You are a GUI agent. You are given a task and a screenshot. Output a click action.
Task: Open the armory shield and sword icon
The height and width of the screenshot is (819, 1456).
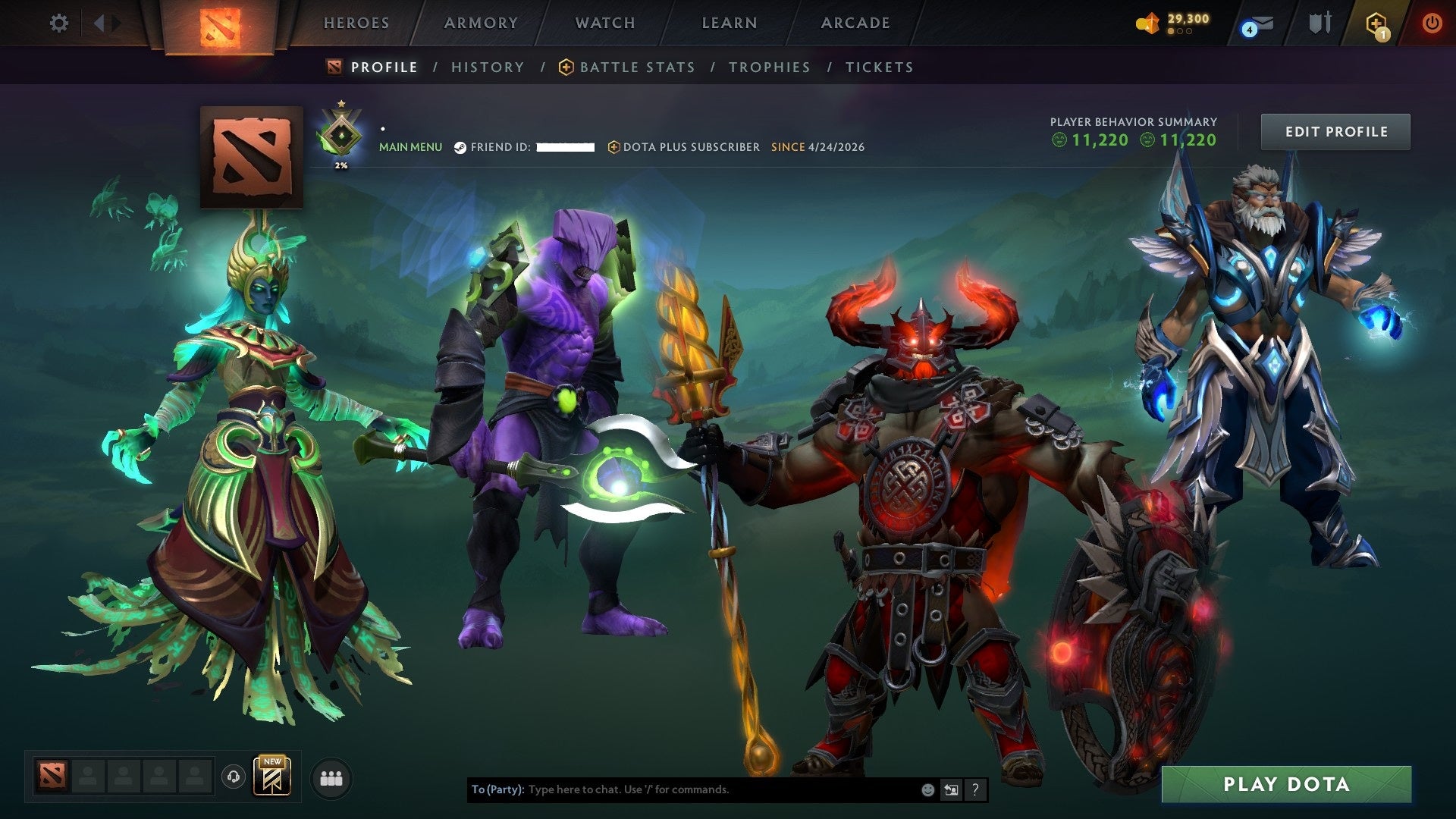coord(1321,23)
